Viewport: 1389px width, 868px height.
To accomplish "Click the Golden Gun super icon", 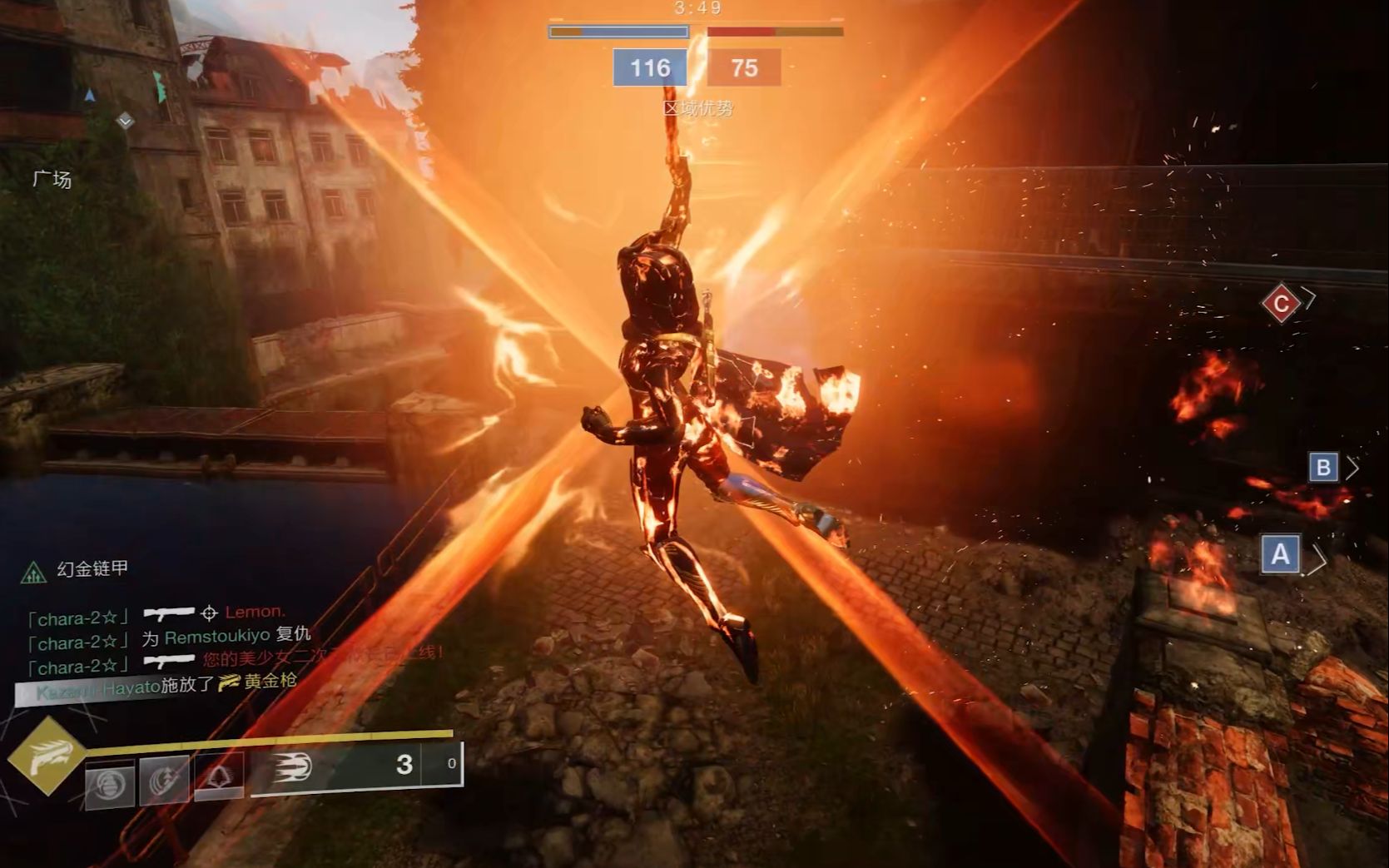I will coord(47,756).
